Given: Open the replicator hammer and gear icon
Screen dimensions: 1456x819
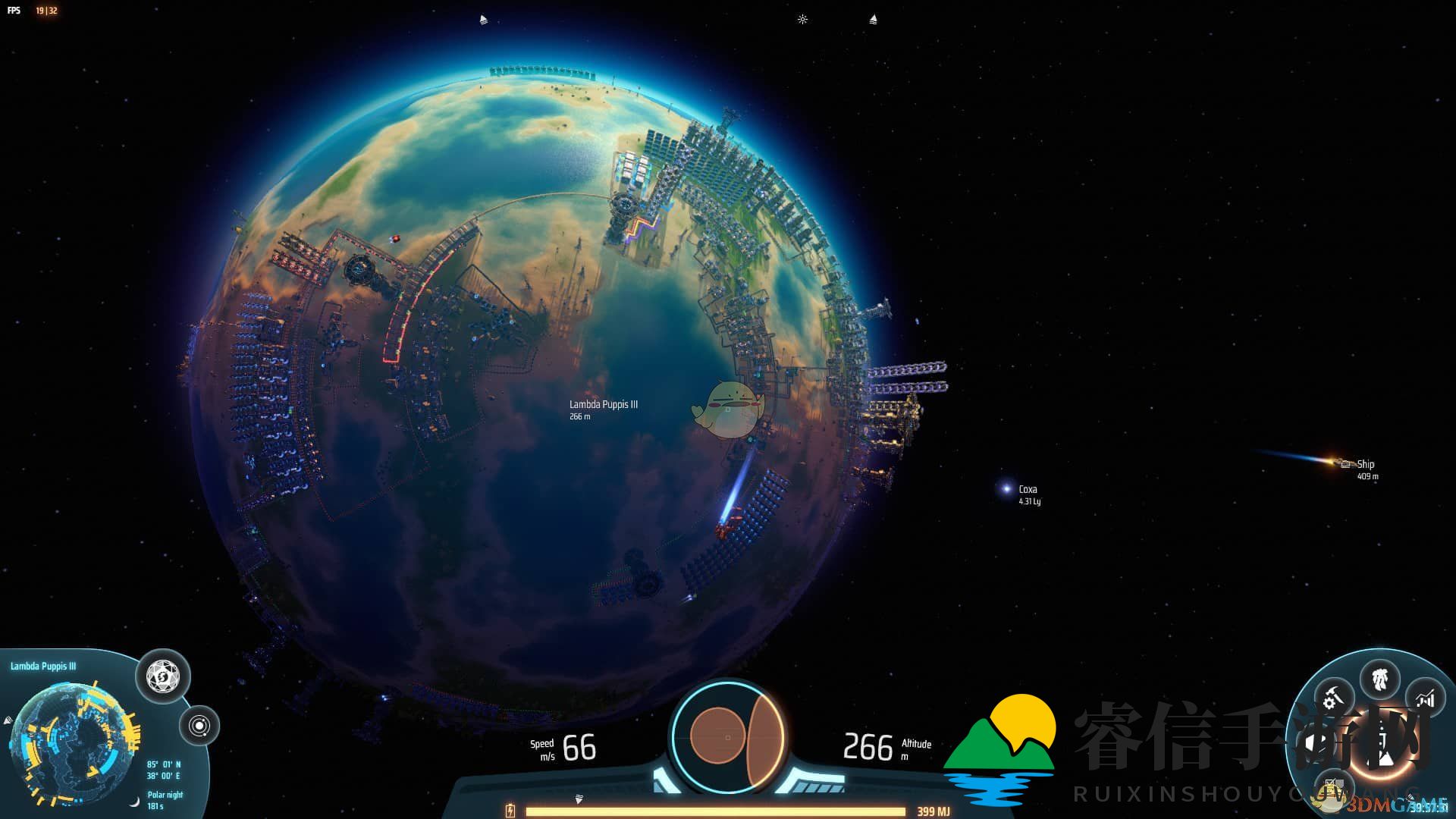Looking at the screenshot, I should 1334,696.
